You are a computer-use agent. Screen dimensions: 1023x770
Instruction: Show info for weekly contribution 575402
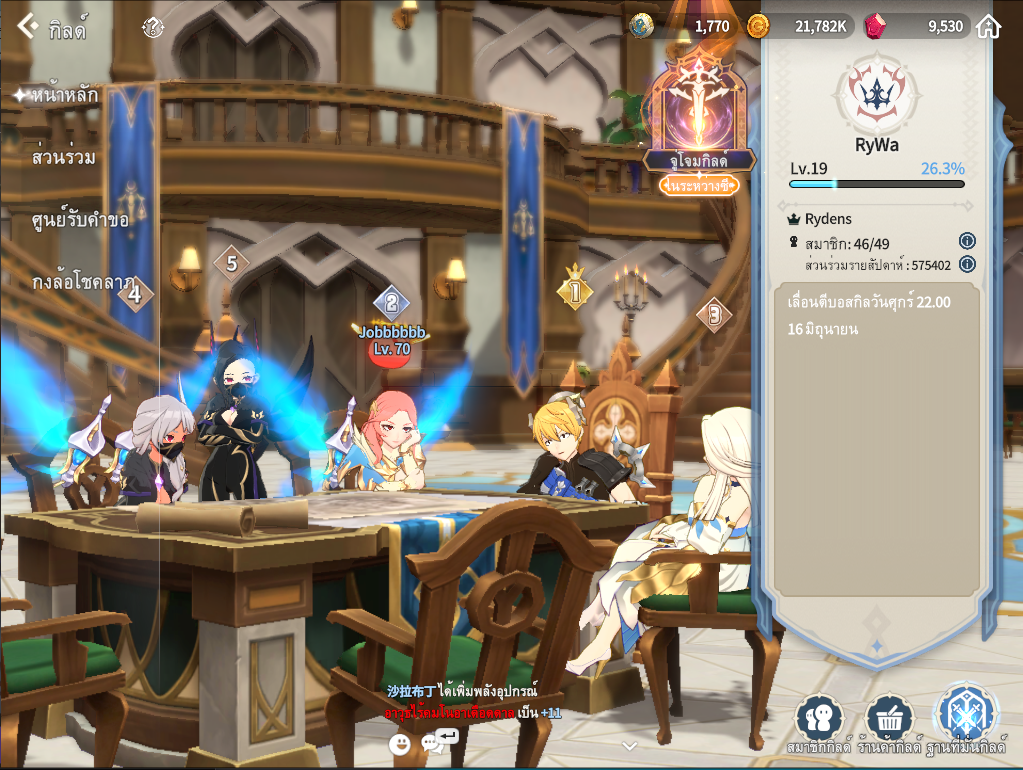click(x=966, y=264)
